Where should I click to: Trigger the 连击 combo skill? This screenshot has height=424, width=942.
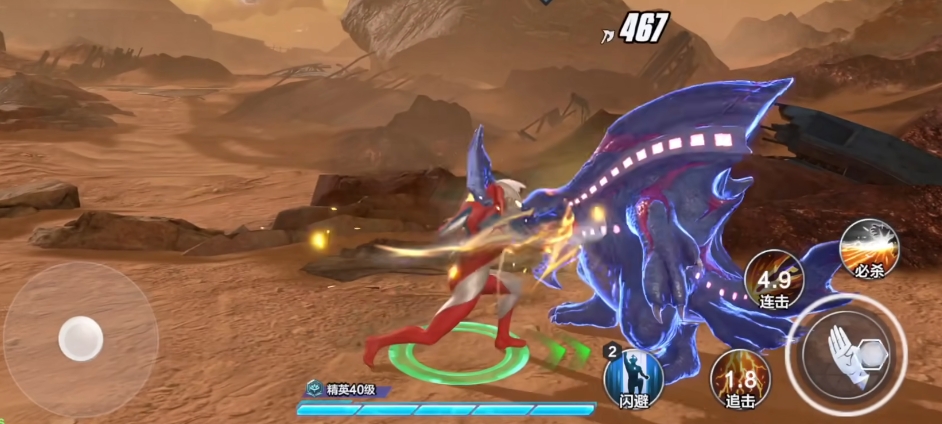click(774, 280)
